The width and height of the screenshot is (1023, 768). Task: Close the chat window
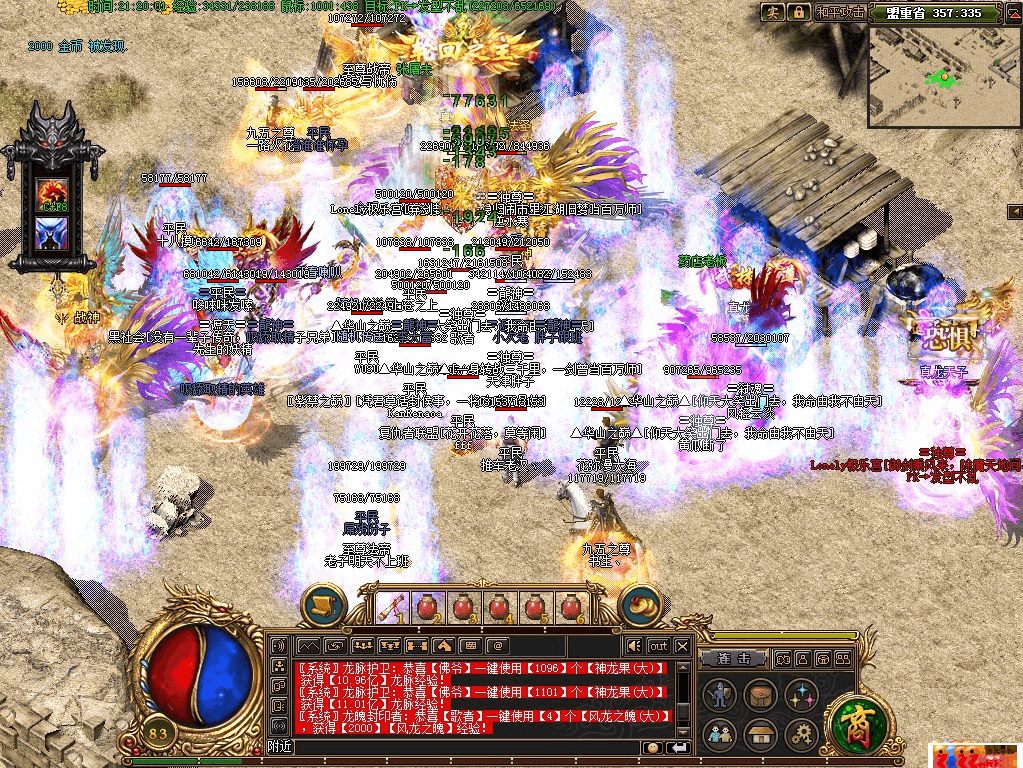pos(682,646)
